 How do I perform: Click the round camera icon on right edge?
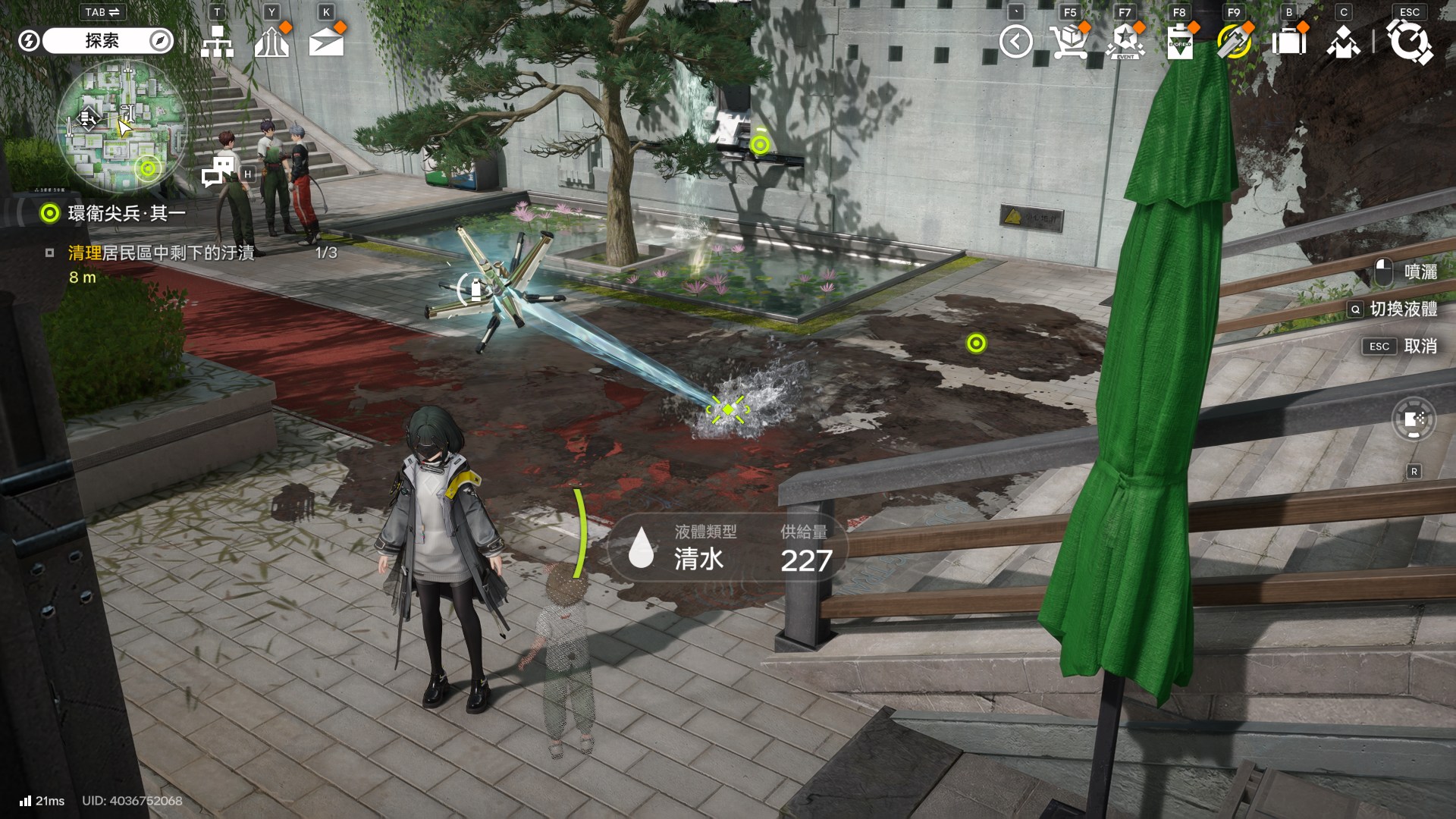[x=1414, y=419]
